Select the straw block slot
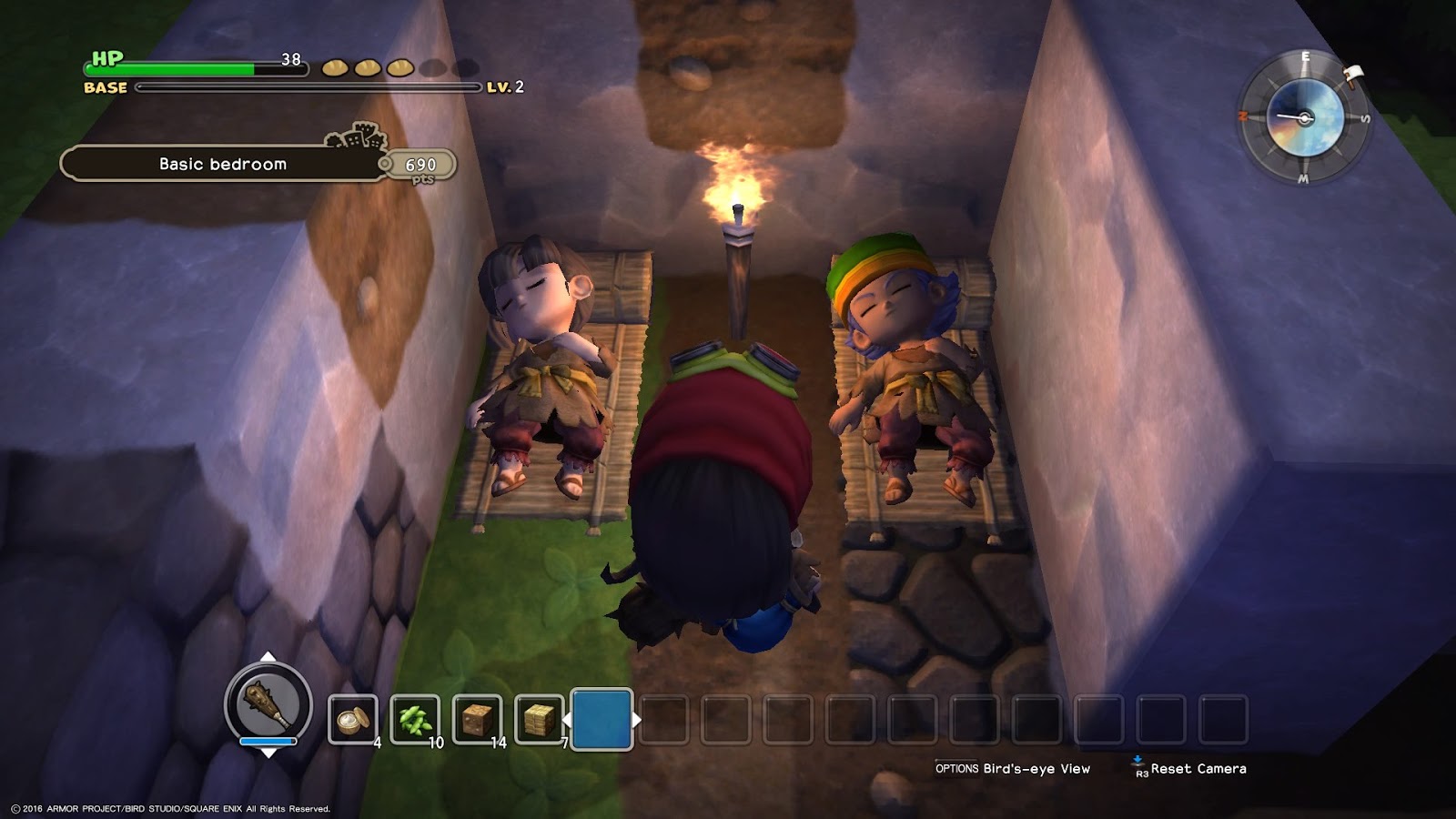Viewport: 1456px width, 819px height. pyautogui.click(x=539, y=720)
